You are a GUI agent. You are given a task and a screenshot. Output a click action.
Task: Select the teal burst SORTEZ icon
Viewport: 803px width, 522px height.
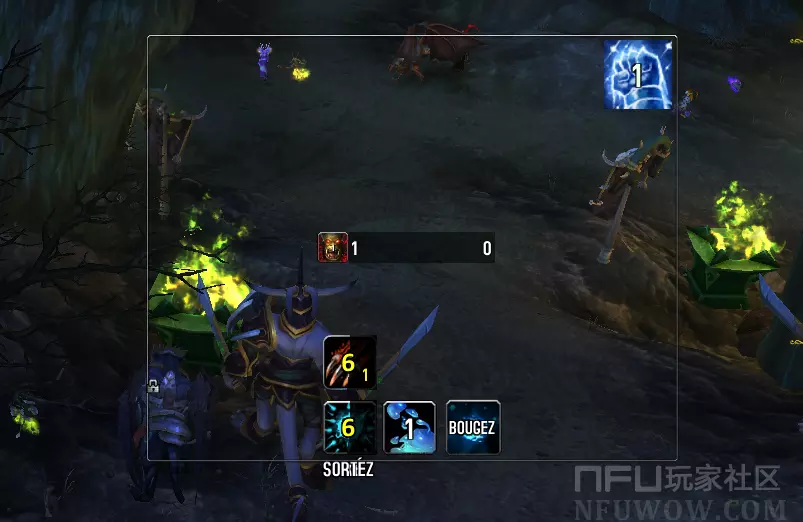tap(350, 427)
